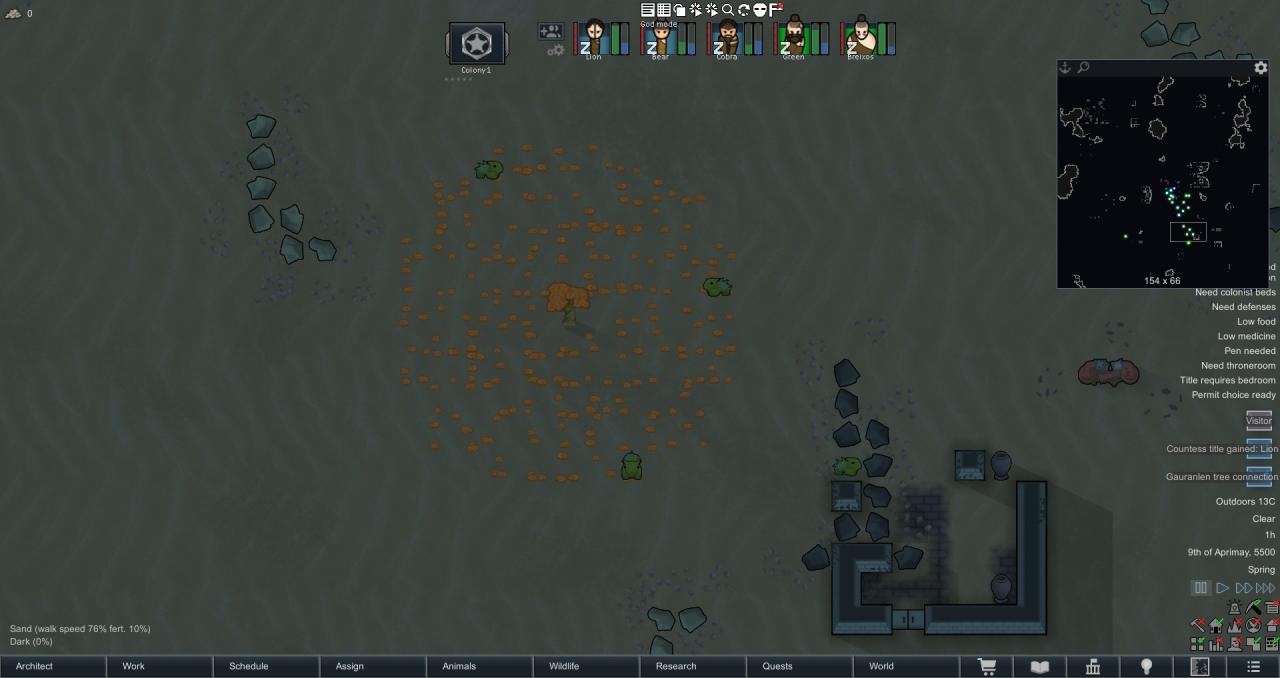Open the Visitor letter notification
This screenshot has height=678, width=1280.
[1259, 420]
